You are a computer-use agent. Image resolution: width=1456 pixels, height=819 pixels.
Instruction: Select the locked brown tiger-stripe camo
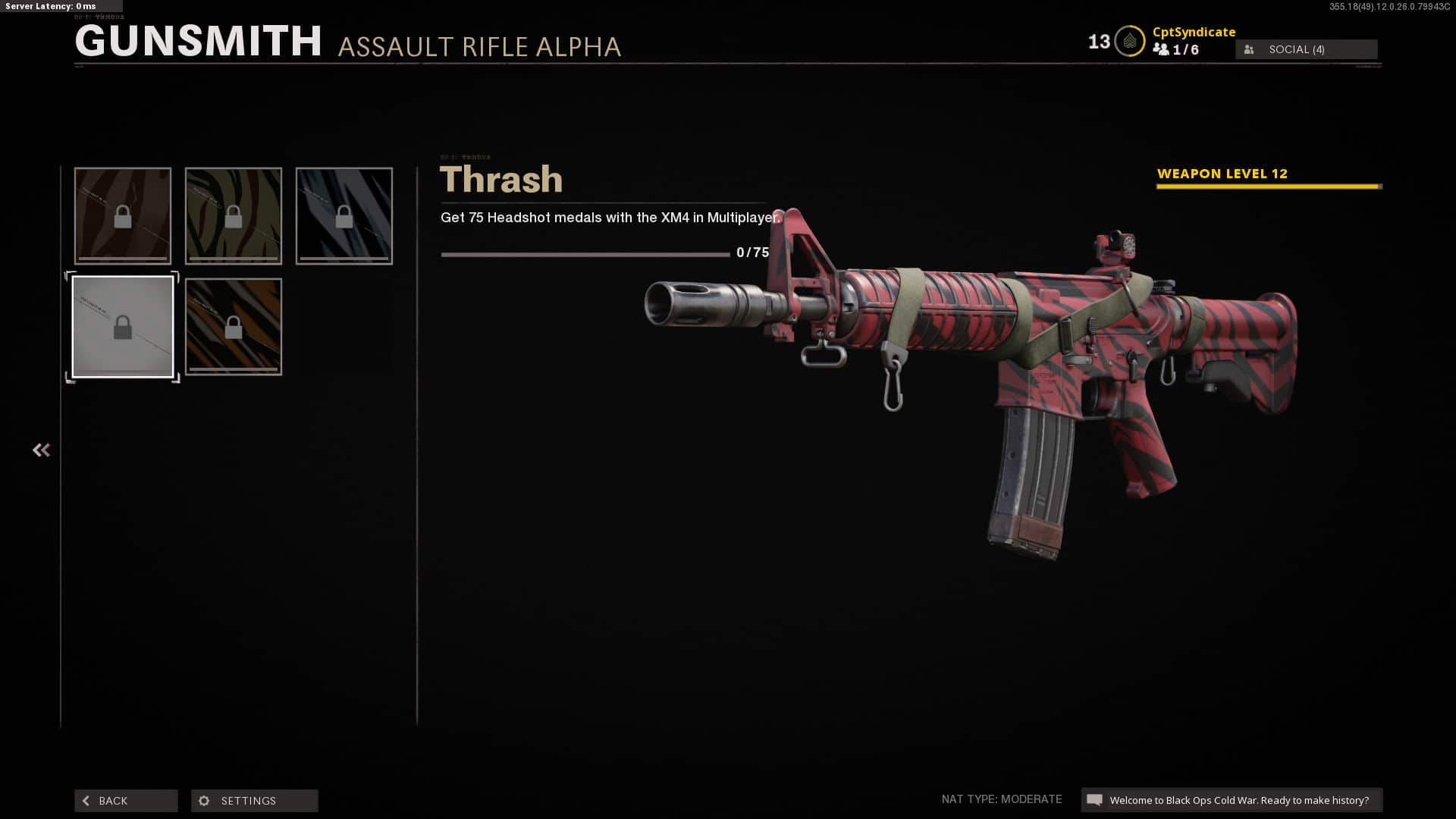123,216
